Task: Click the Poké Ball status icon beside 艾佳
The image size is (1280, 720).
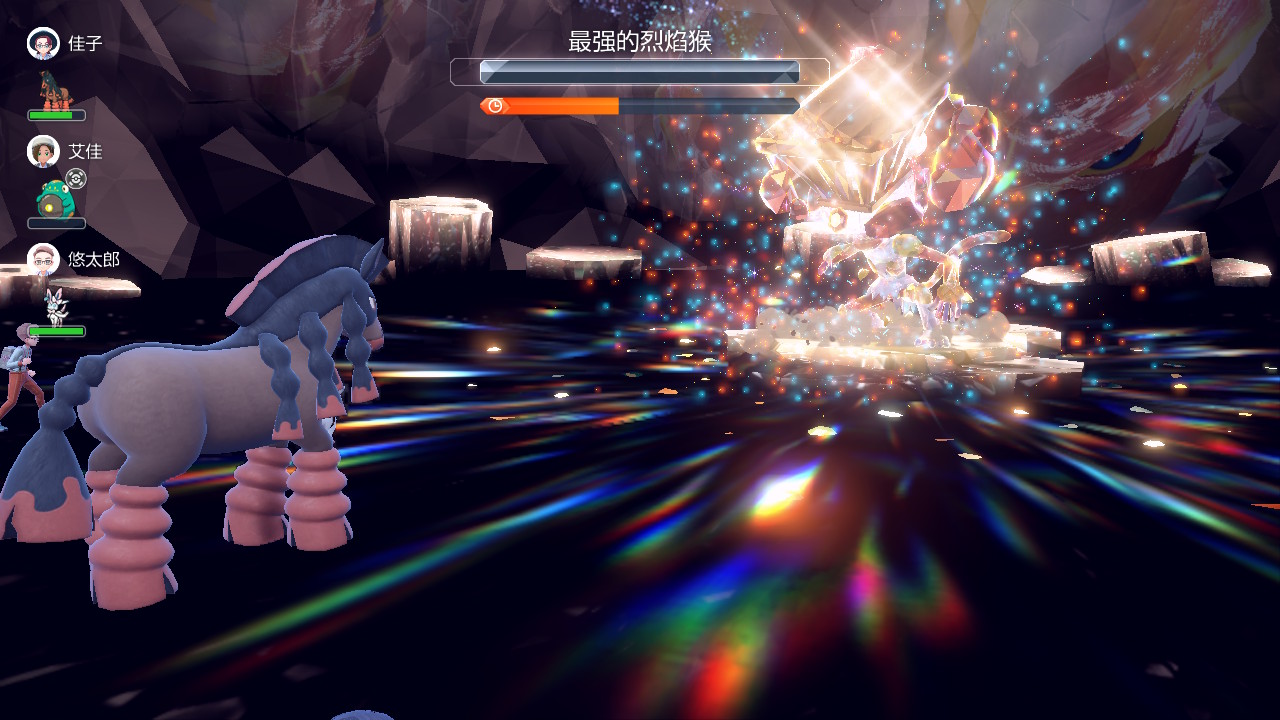Action: pos(76,179)
